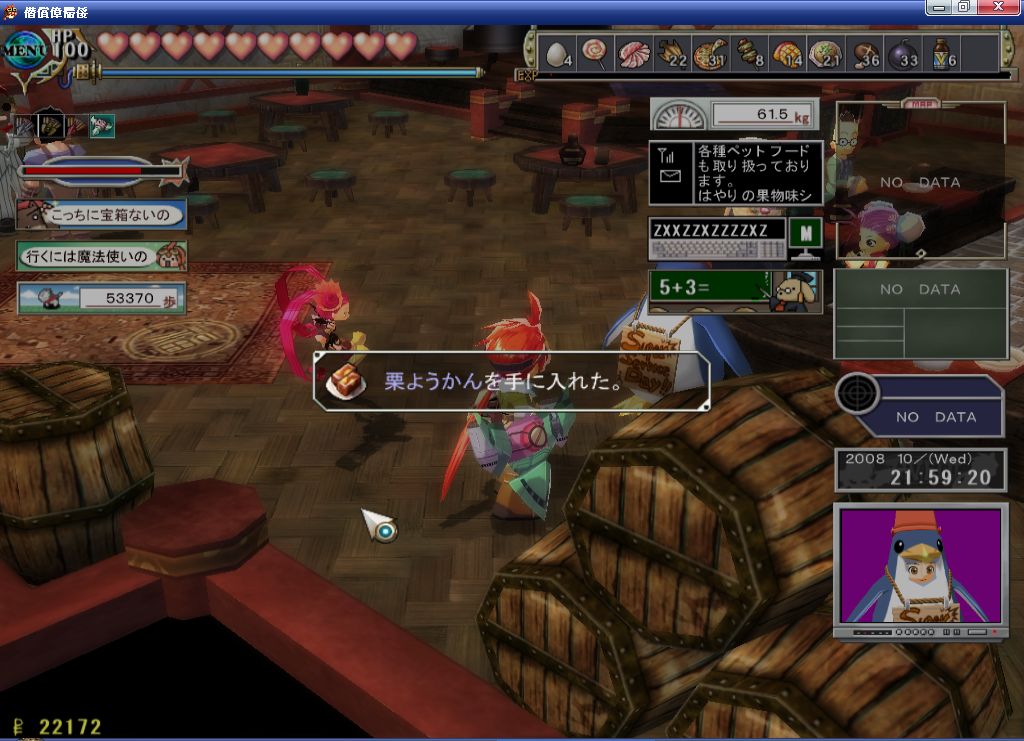The image size is (1024, 741).
Task: Select the wizard hint speech bubble
Action: [x=102, y=256]
